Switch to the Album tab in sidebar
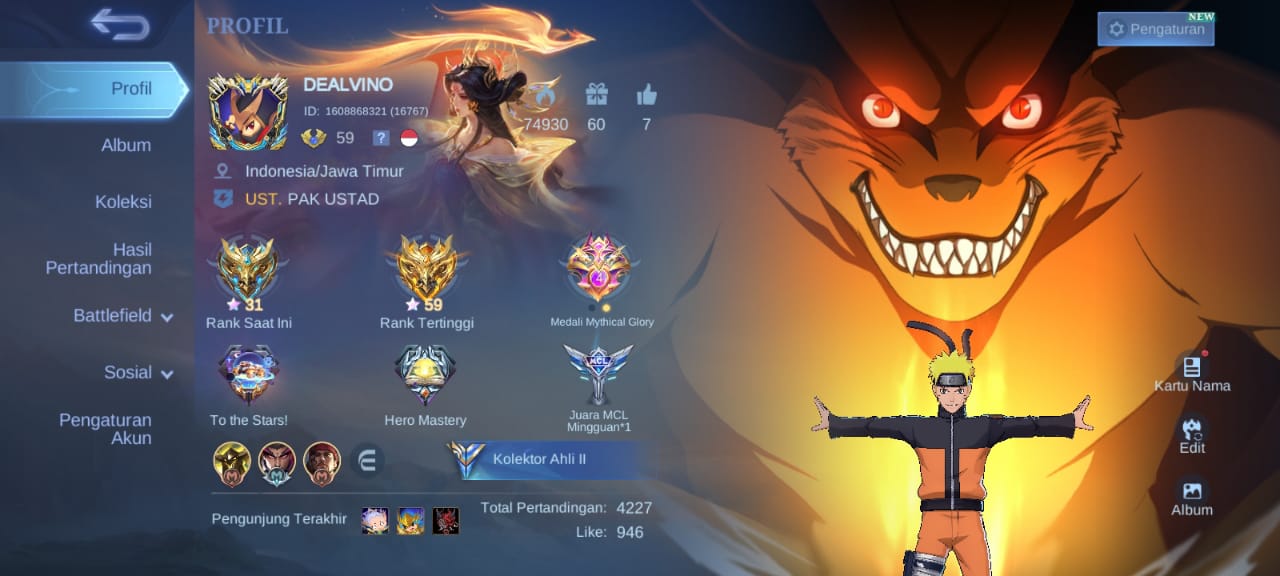Viewport: 1280px width, 576px height. point(126,145)
